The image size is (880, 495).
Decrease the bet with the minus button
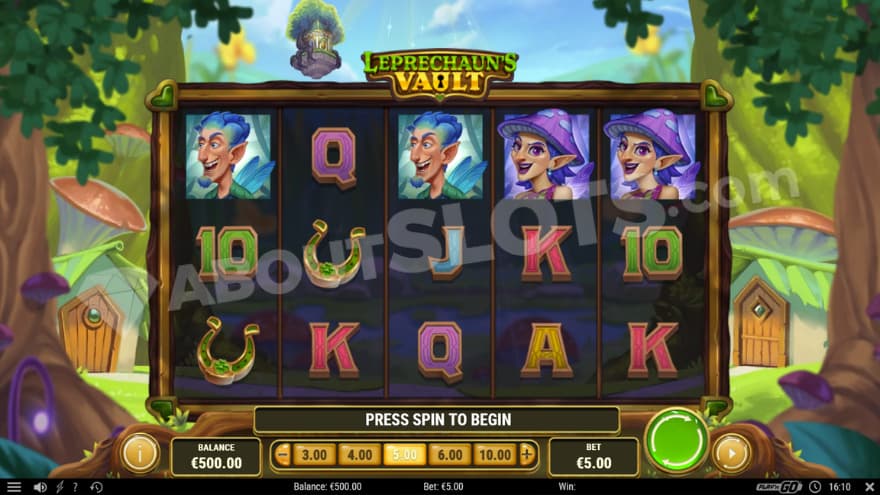pyautogui.click(x=282, y=455)
